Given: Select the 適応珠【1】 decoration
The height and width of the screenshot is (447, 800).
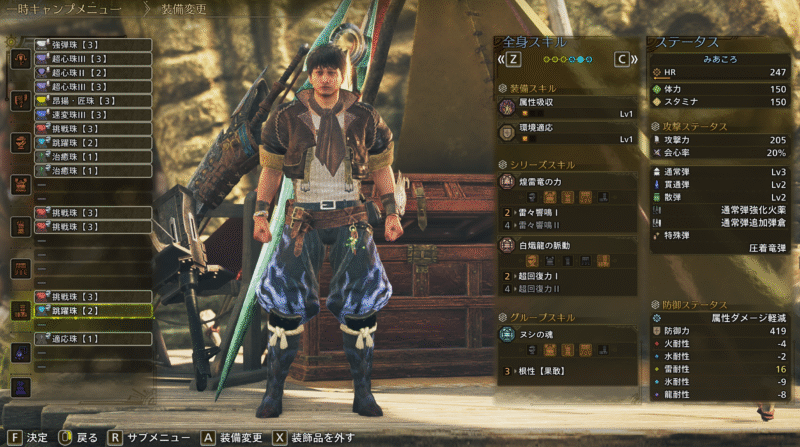Looking at the screenshot, I should pos(92,339).
